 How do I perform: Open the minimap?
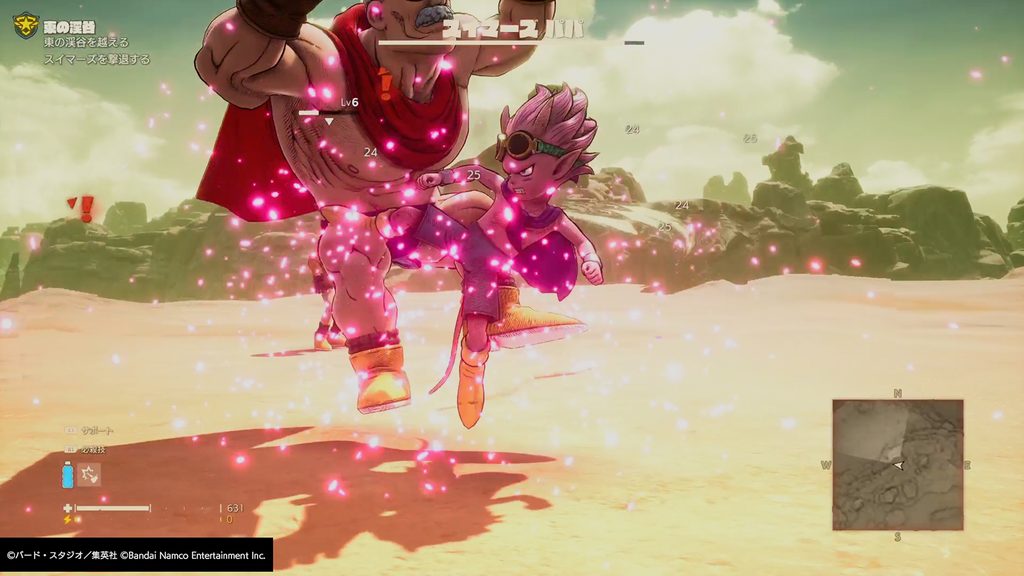click(x=897, y=465)
